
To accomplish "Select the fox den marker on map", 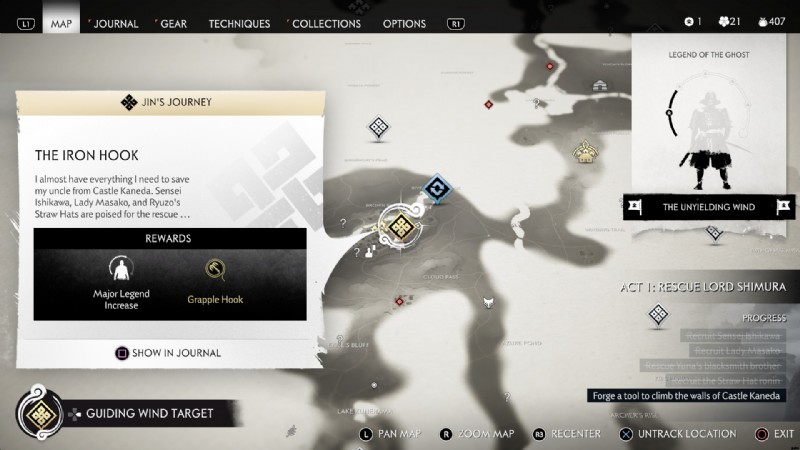I will click(x=489, y=302).
